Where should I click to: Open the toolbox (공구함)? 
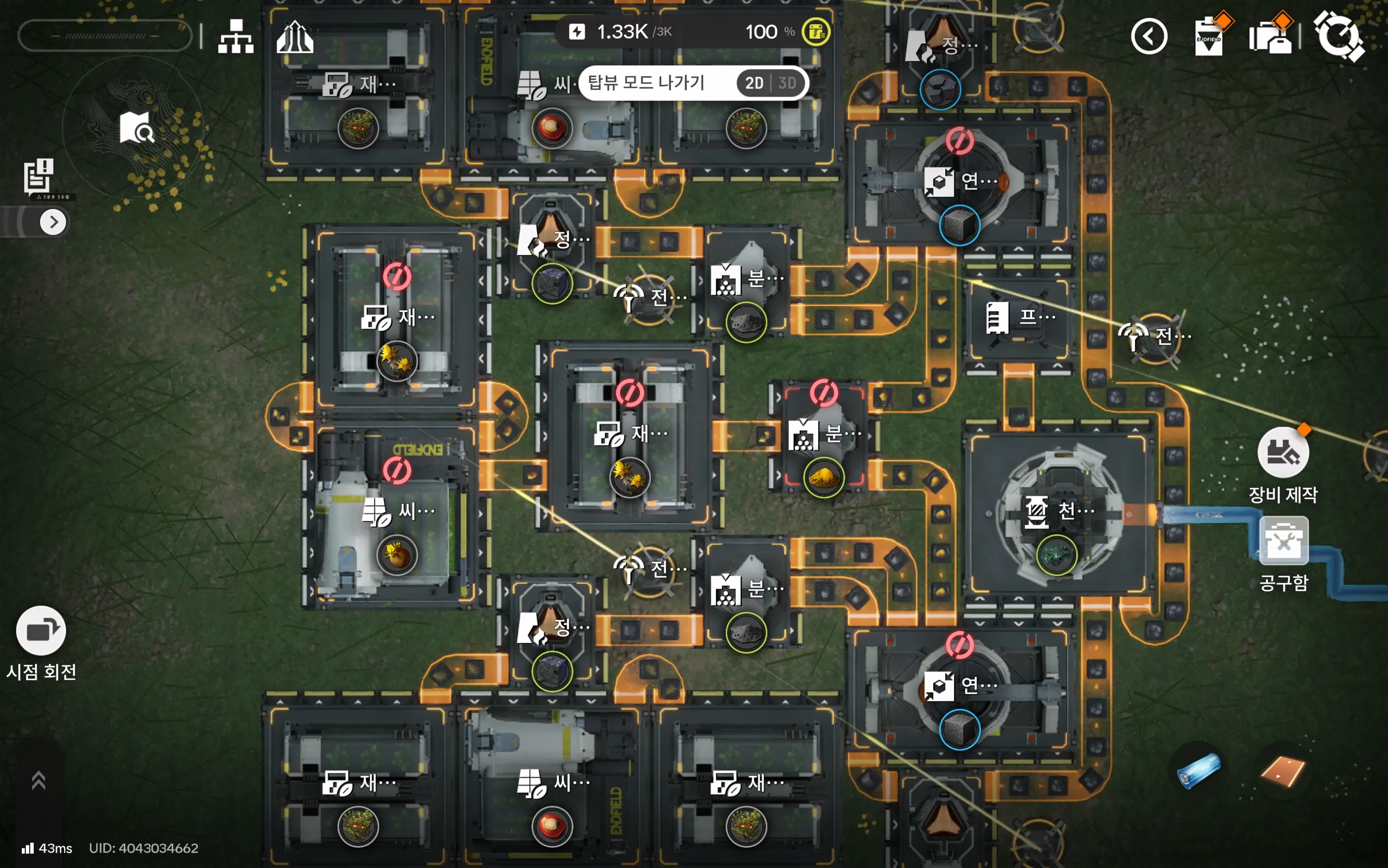(x=1283, y=541)
